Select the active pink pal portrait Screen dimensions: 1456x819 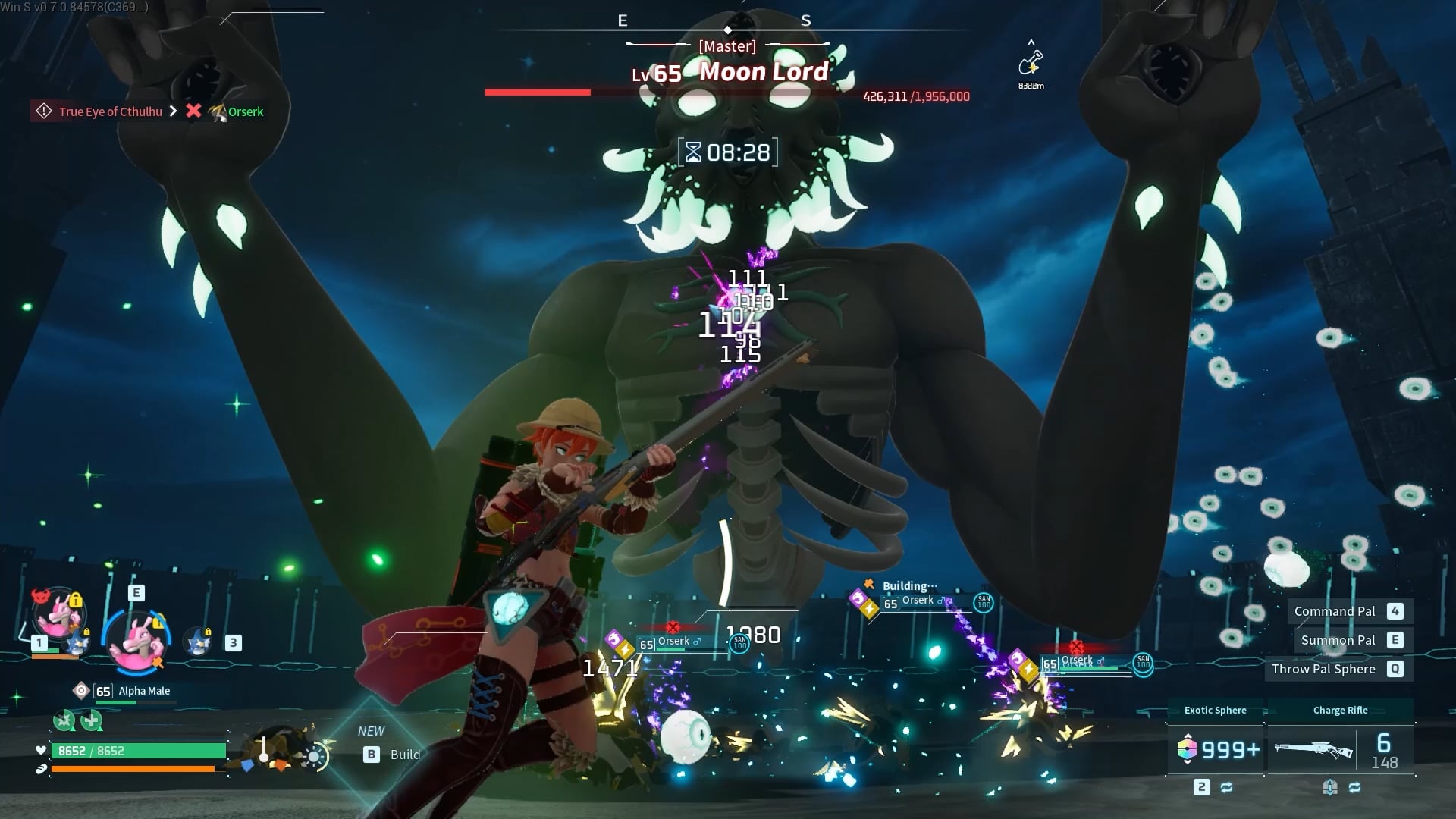138,641
